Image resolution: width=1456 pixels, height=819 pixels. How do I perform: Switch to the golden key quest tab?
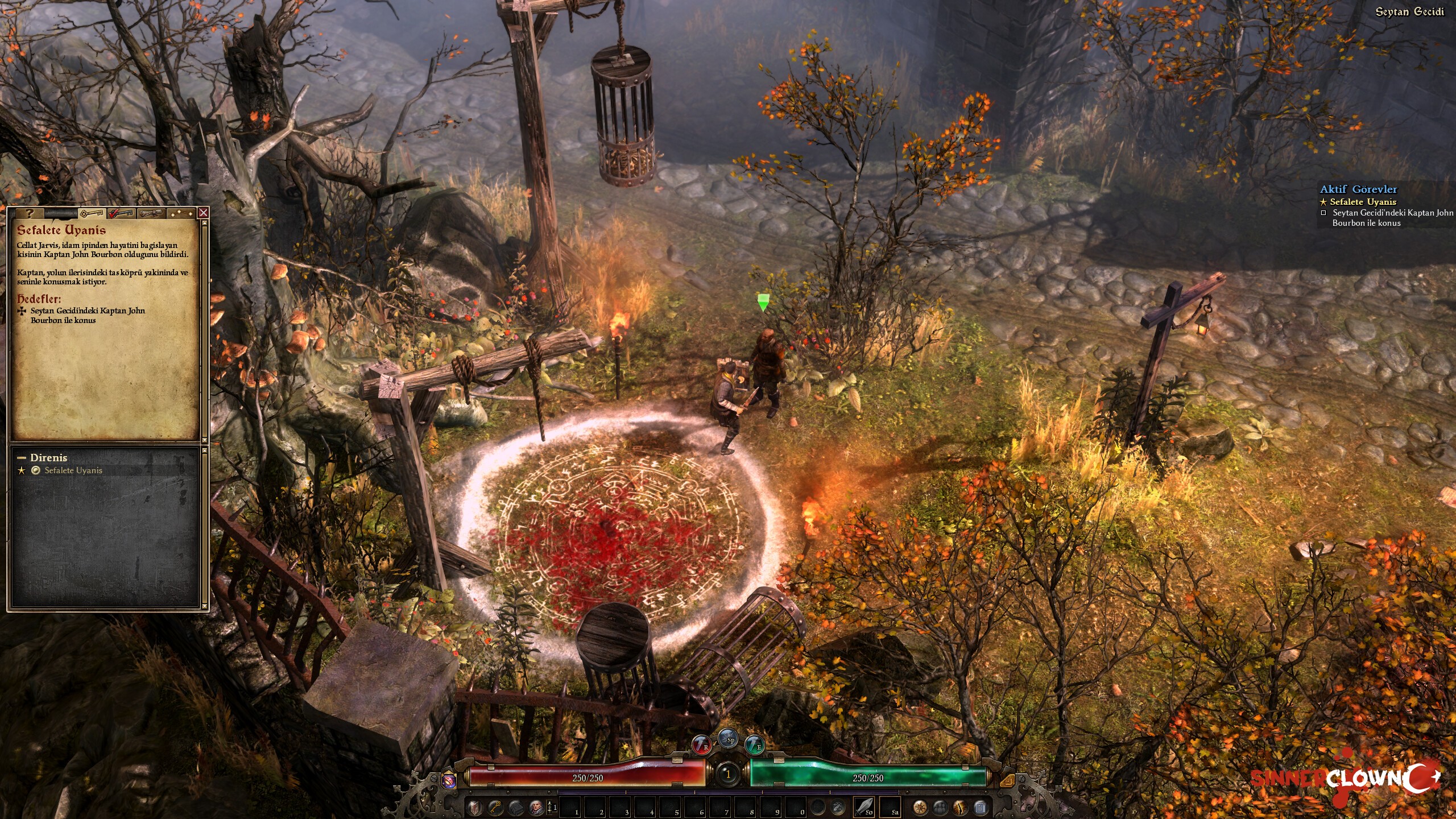pyautogui.click(x=91, y=213)
